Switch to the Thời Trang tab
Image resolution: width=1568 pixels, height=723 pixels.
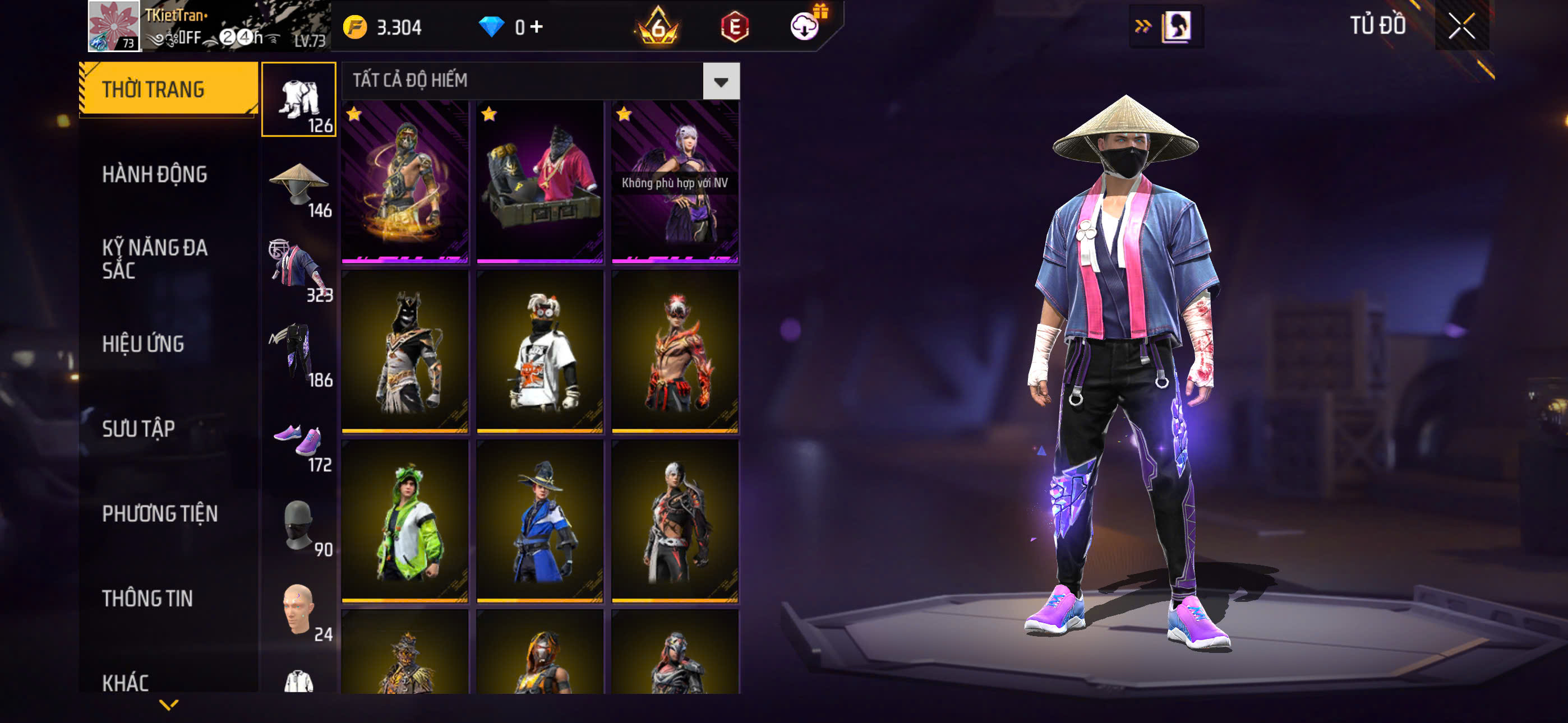[x=168, y=89]
